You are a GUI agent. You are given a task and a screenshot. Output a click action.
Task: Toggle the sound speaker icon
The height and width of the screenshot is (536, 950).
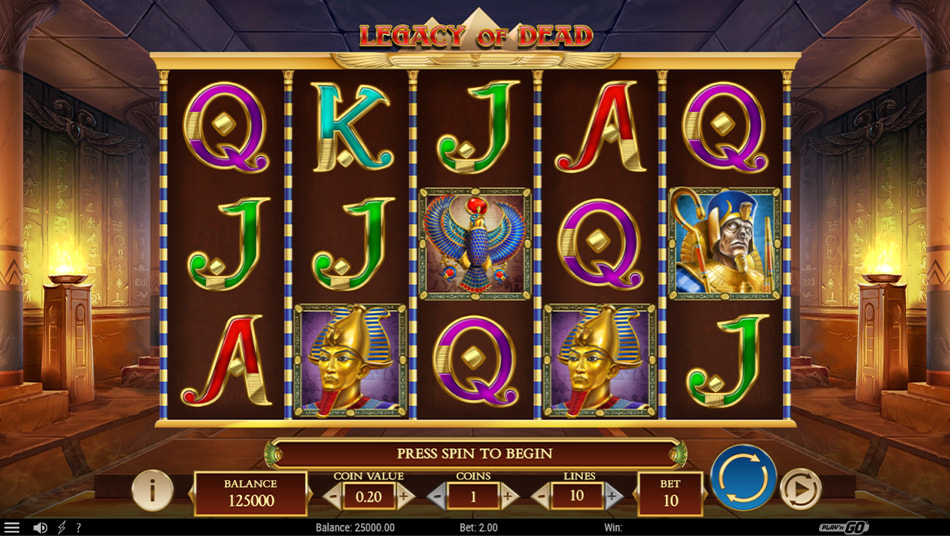40,527
